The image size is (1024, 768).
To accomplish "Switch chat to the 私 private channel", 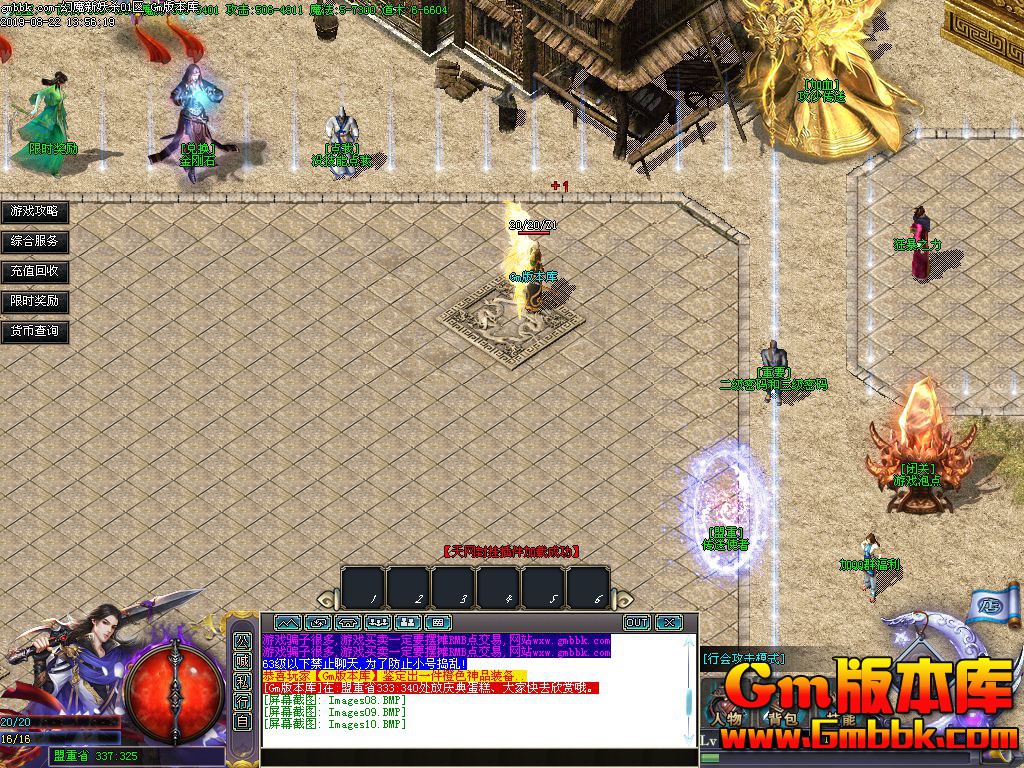I will (x=242, y=681).
